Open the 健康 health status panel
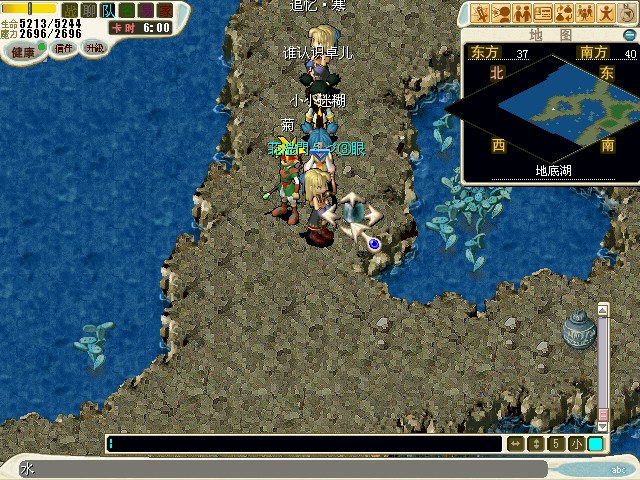Screen dimensions: 640x480 pyautogui.click(x=22, y=51)
